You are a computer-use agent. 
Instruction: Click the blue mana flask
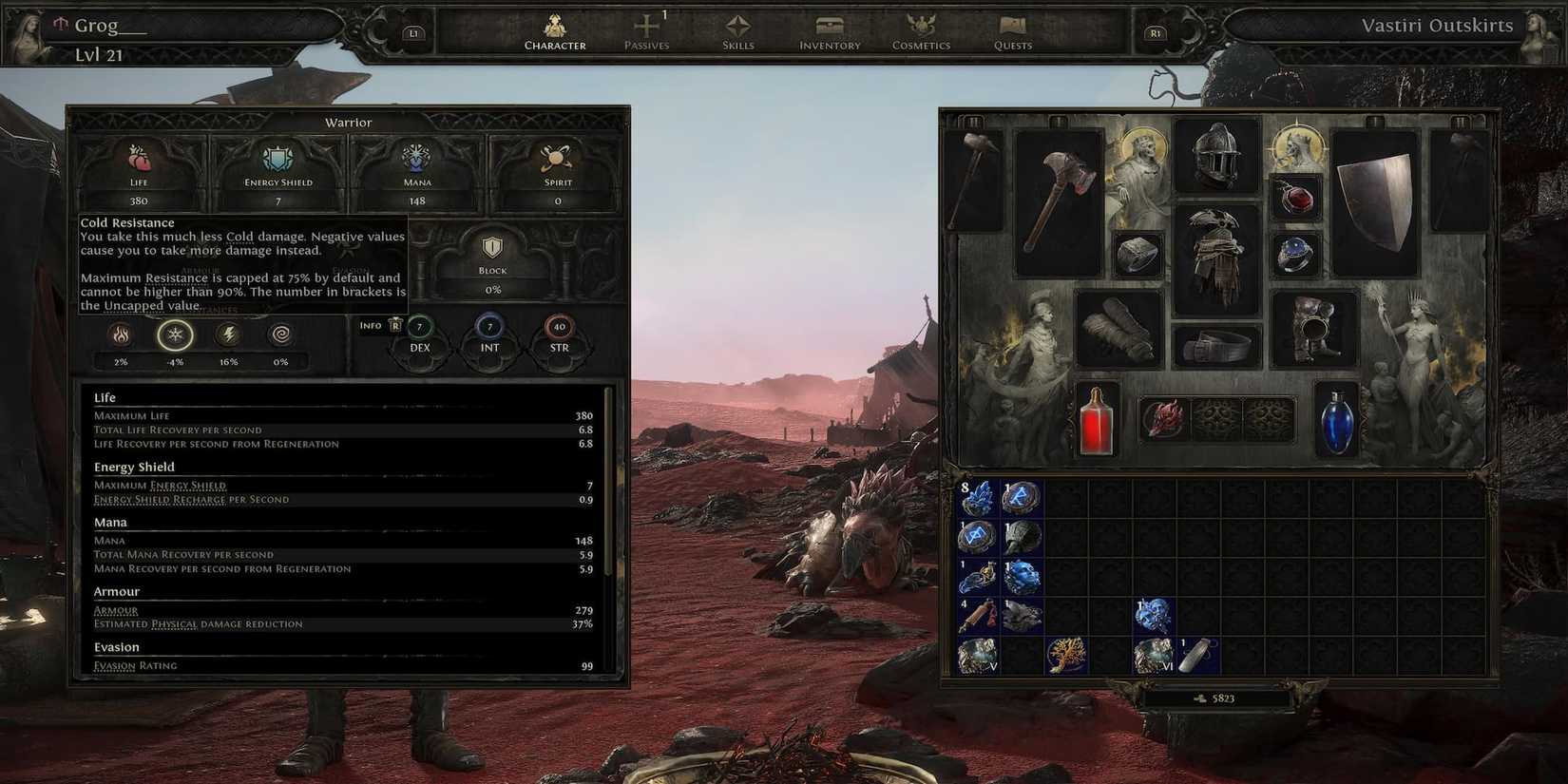[x=1338, y=428]
